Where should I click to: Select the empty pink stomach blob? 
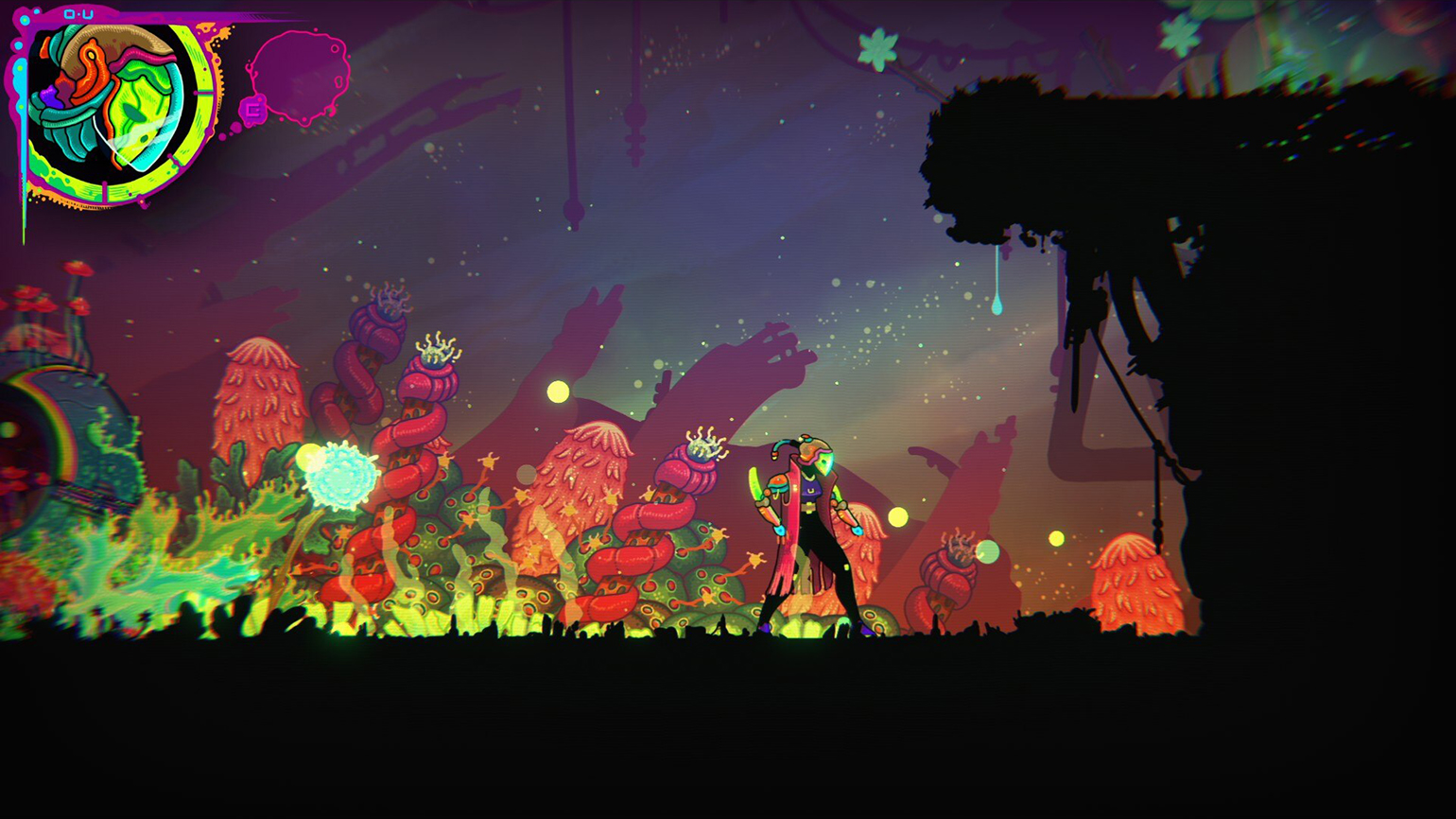click(299, 76)
